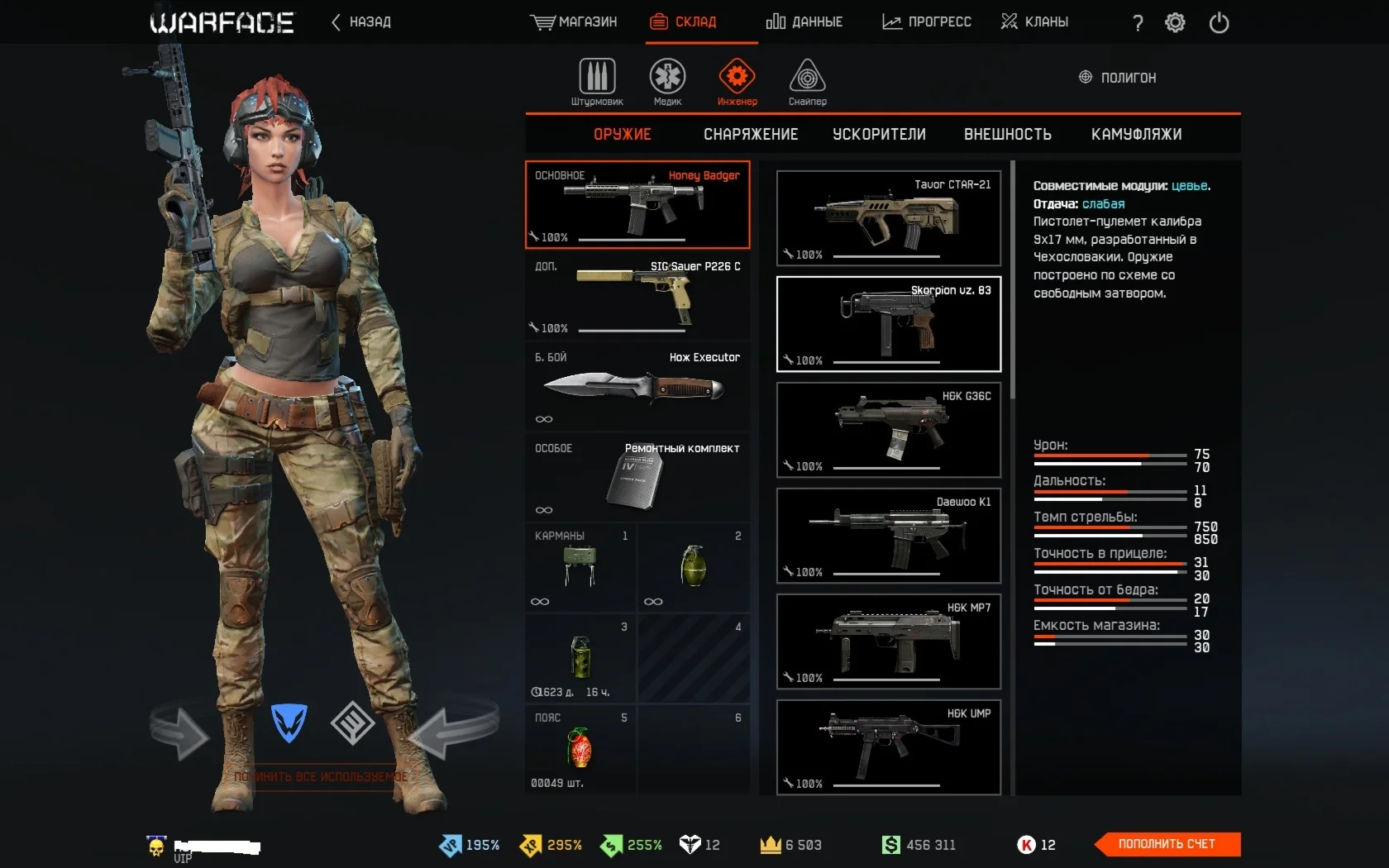
Task: Click the power quit icon
Action: pyautogui.click(x=1219, y=23)
